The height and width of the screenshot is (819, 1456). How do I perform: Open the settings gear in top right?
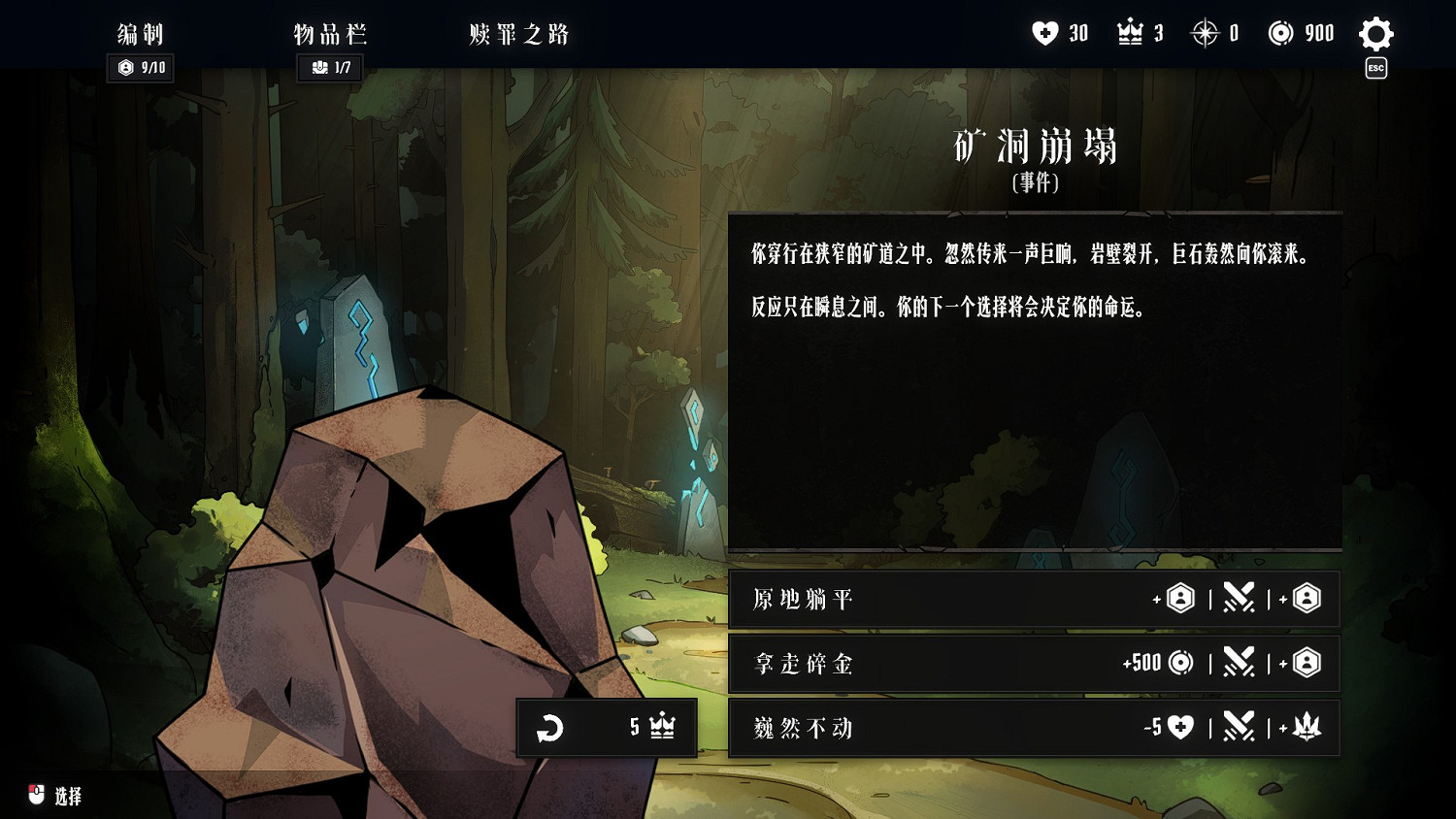coord(1375,34)
